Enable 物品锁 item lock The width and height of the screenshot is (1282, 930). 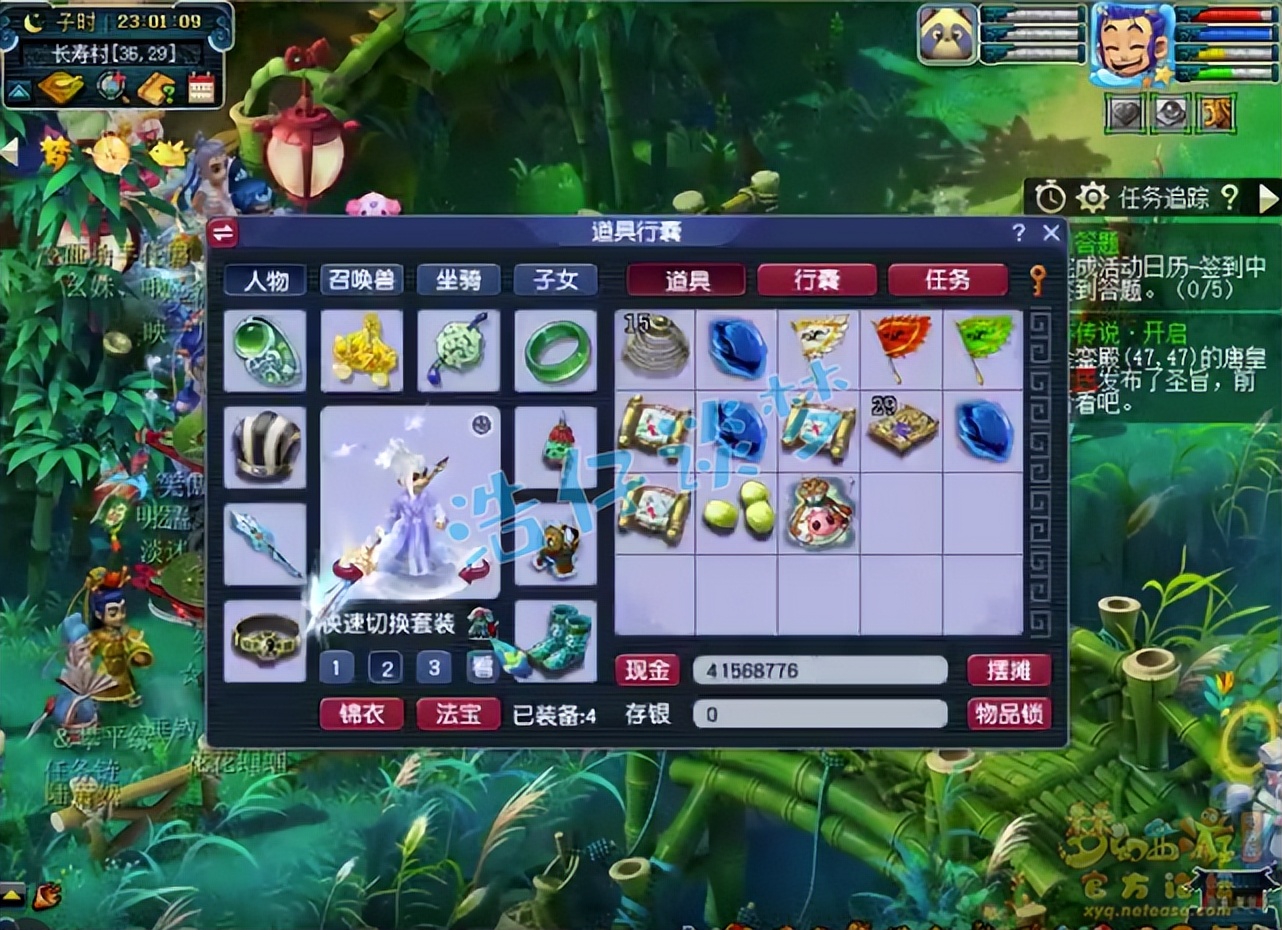(x=1008, y=713)
